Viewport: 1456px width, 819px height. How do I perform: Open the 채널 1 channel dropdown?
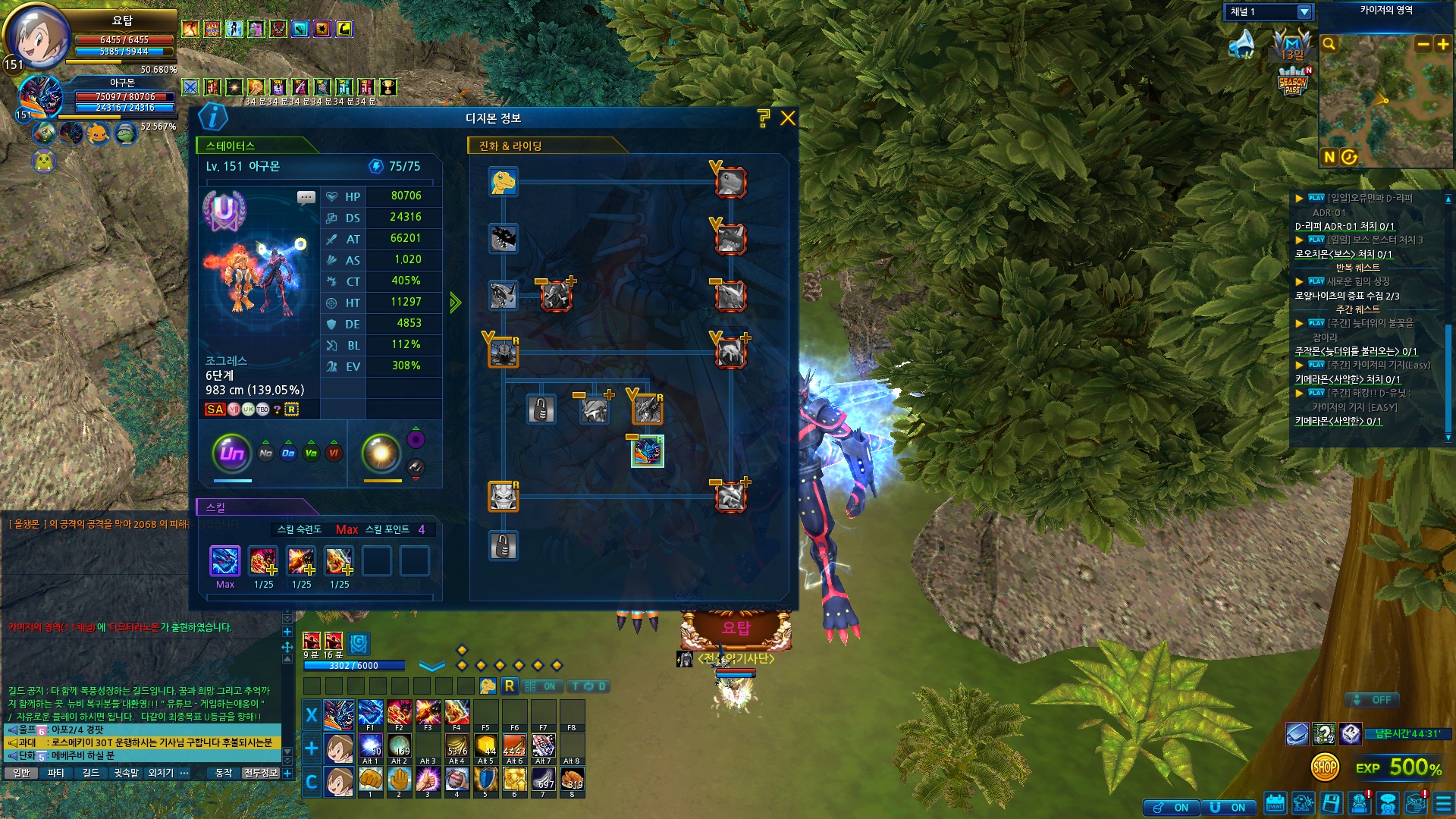click(1304, 12)
